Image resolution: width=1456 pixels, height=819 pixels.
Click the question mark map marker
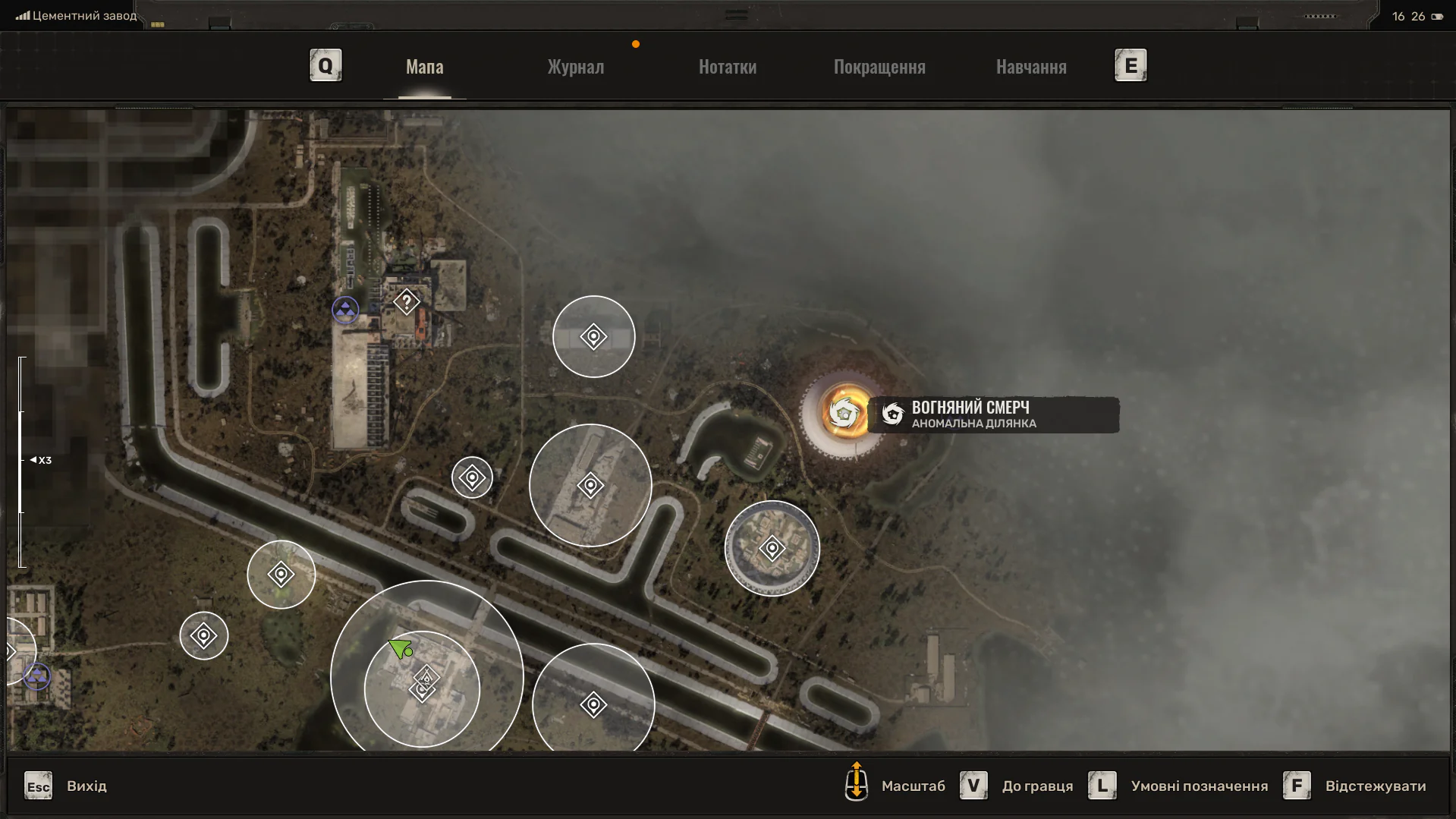(407, 302)
